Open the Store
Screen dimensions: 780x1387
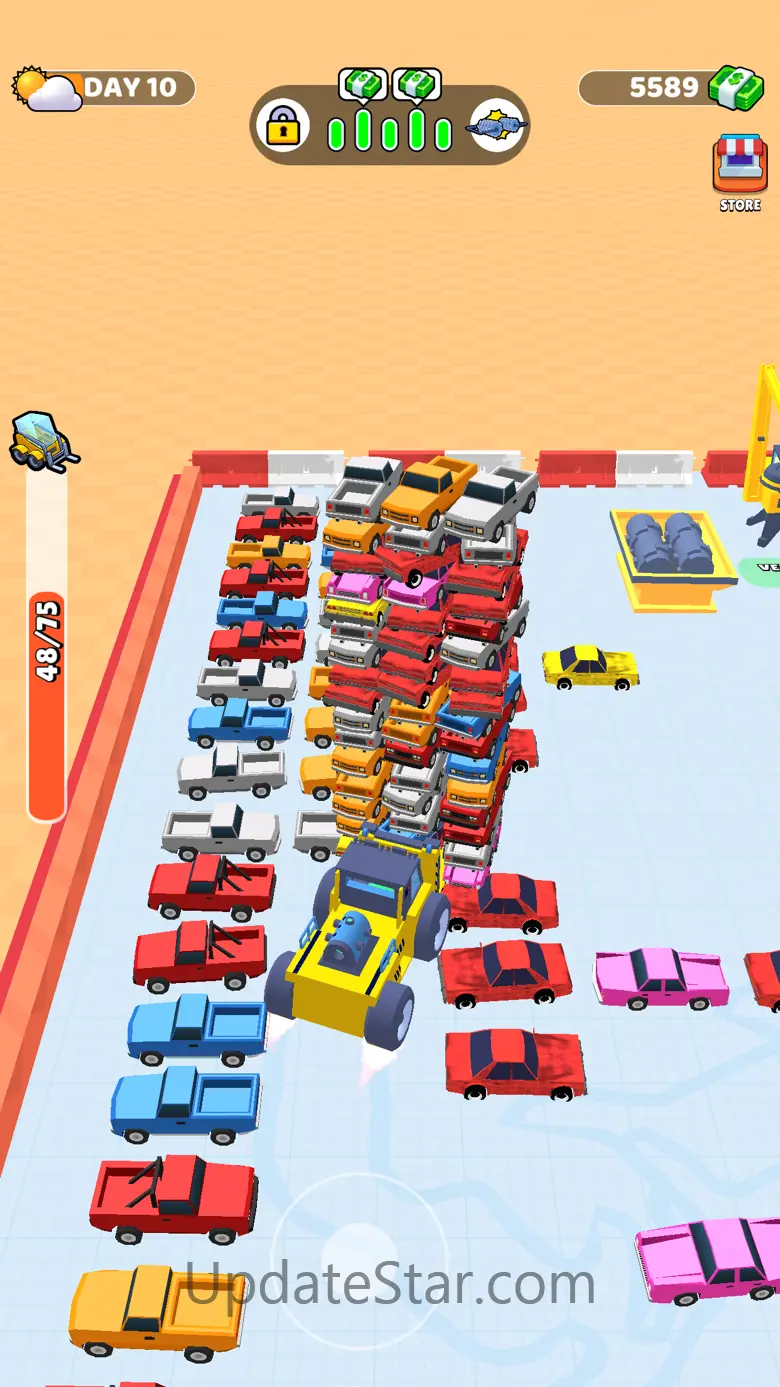[740, 170]
